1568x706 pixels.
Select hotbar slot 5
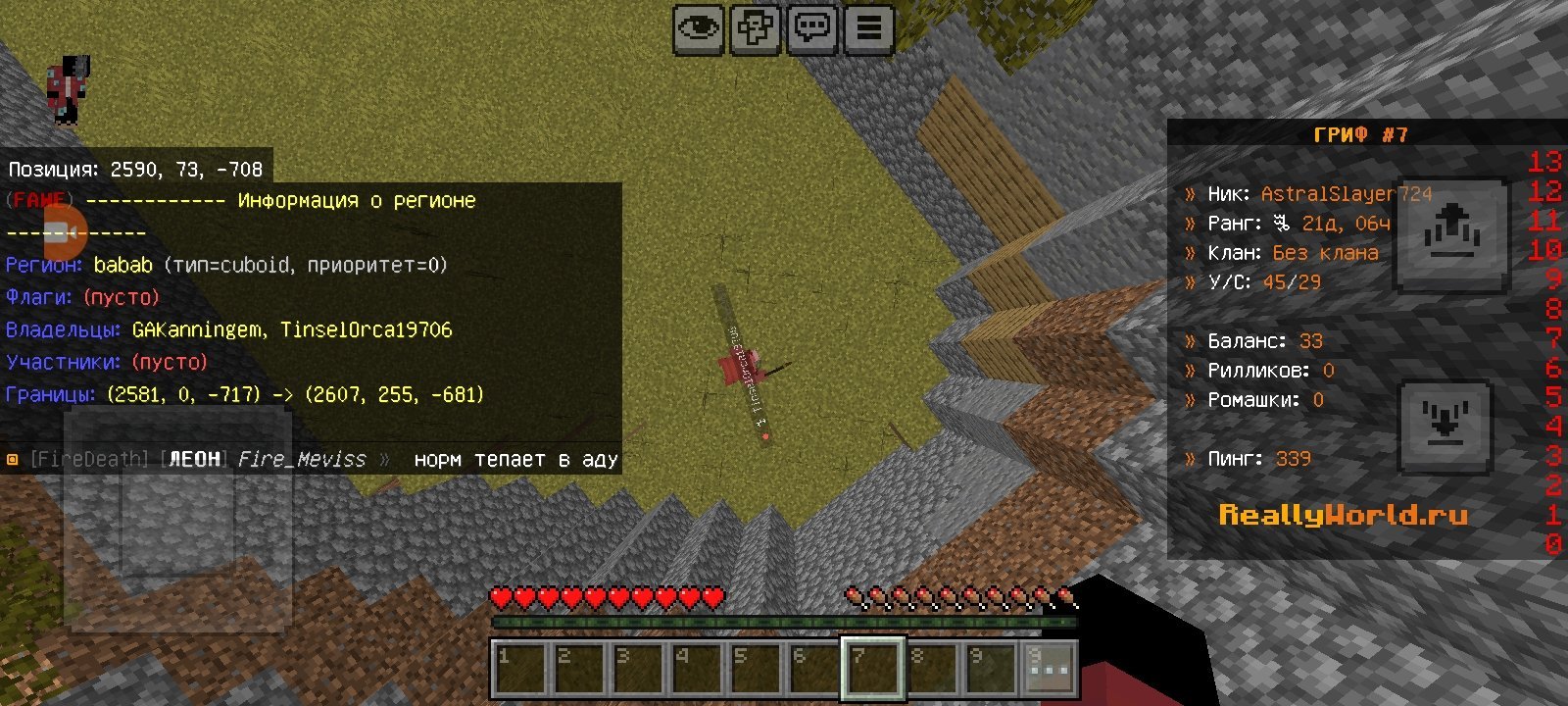755,669
